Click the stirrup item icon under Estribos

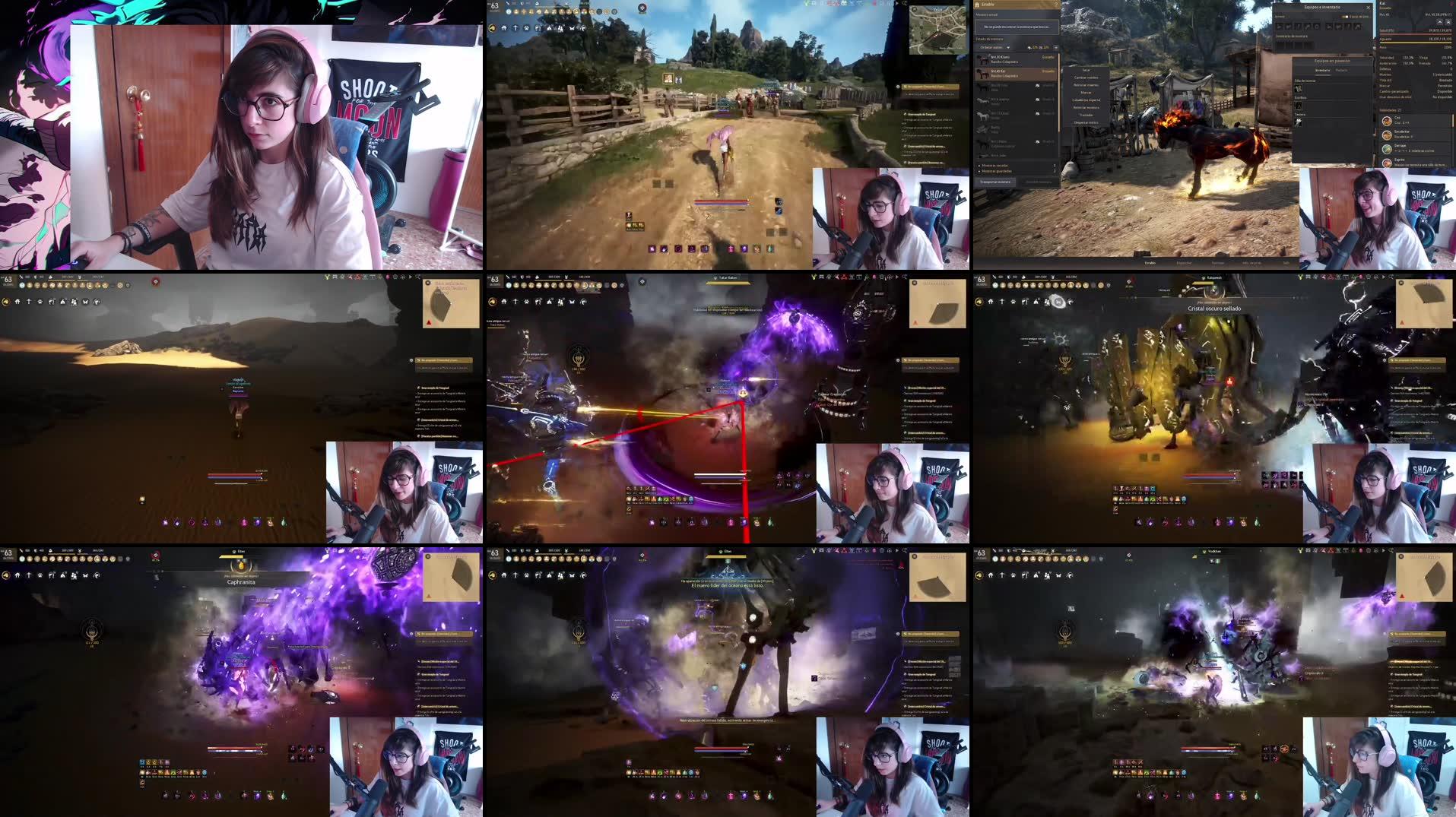[x=1298, y=106]
